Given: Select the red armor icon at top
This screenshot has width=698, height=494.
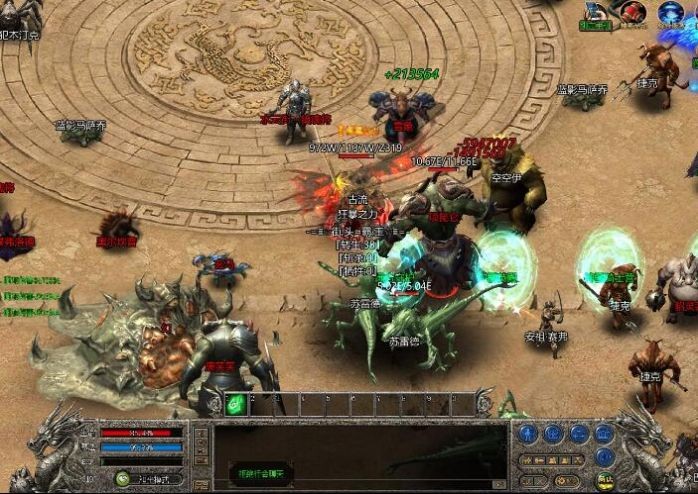Looking at the screenshot, I should [x=632, y=12].
